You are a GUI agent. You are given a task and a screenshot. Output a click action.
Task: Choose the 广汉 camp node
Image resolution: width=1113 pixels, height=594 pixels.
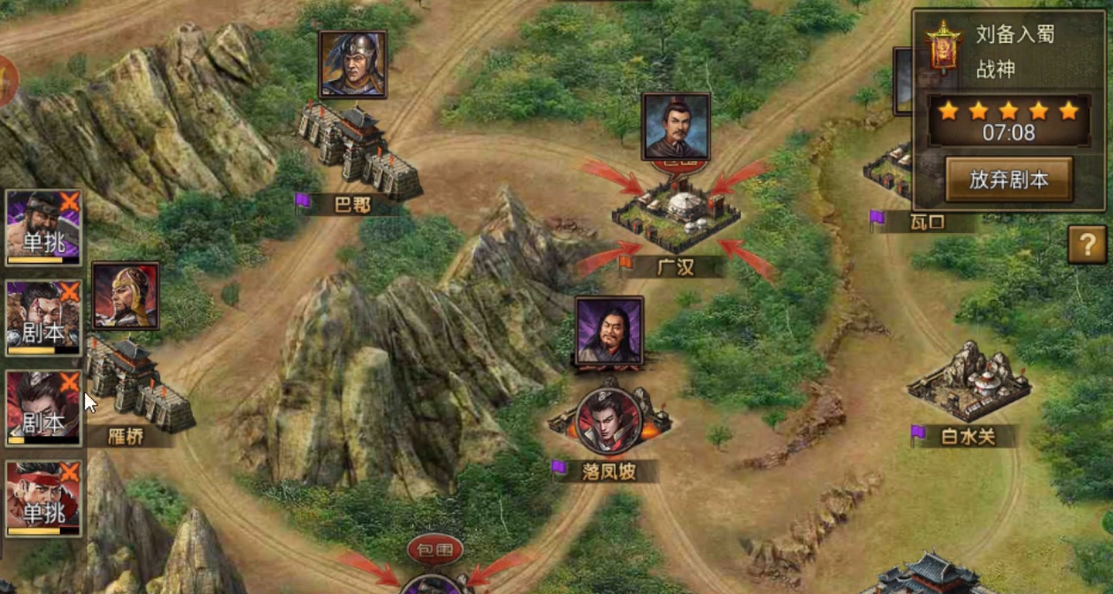pos(675,214)
